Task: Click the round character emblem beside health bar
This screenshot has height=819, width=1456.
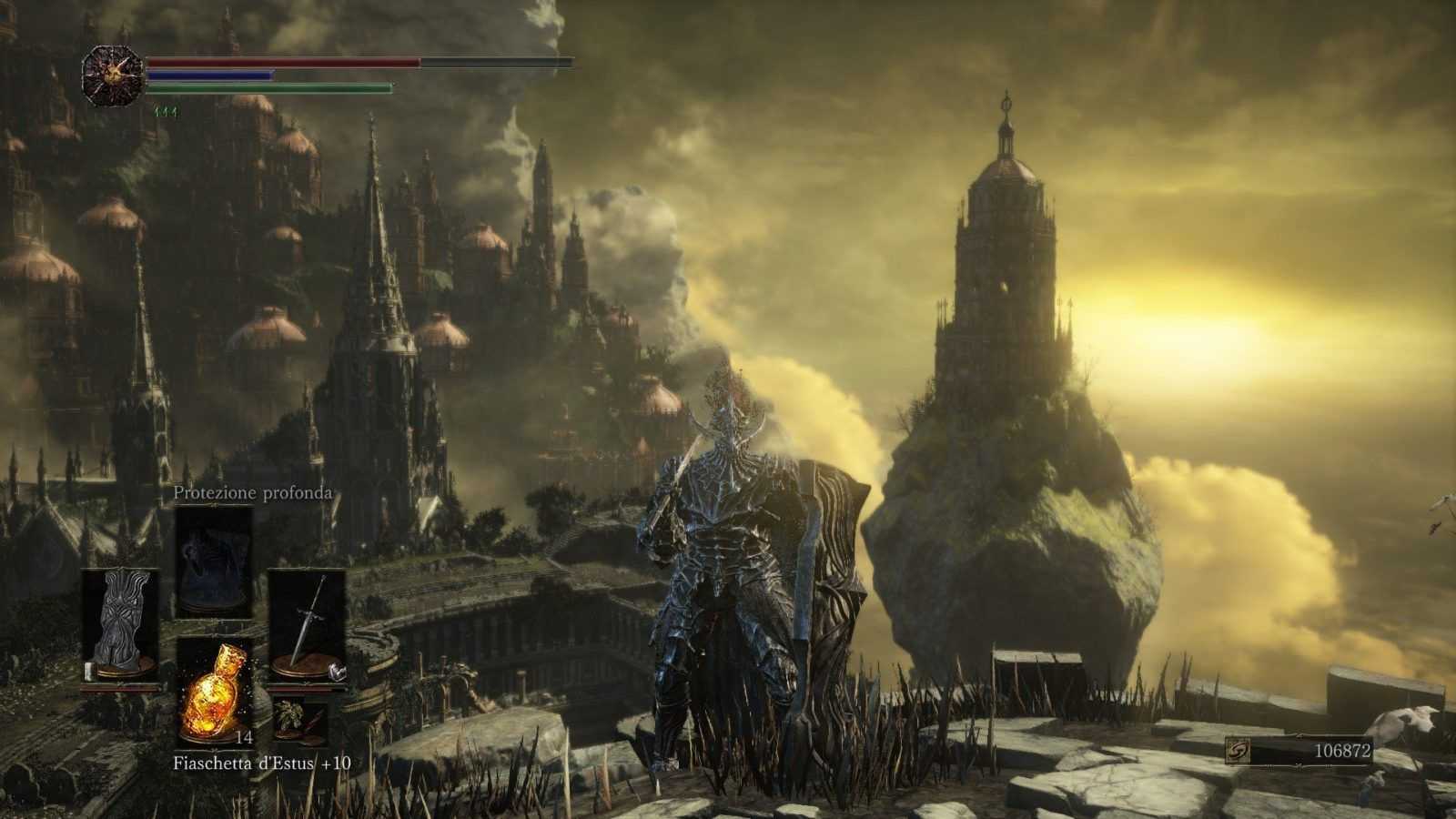Action: 113,76
